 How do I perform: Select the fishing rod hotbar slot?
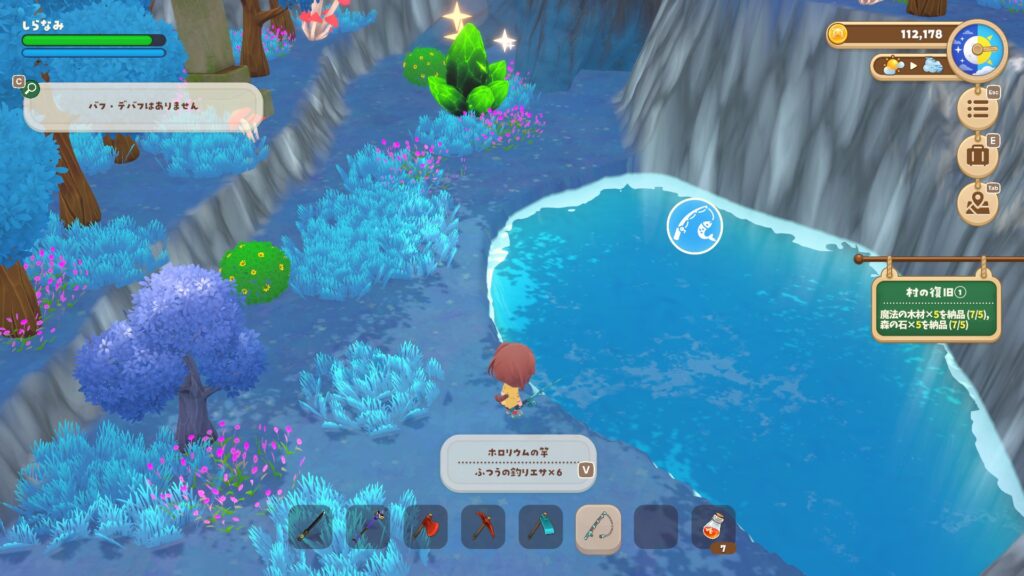[x=598, y=526]
